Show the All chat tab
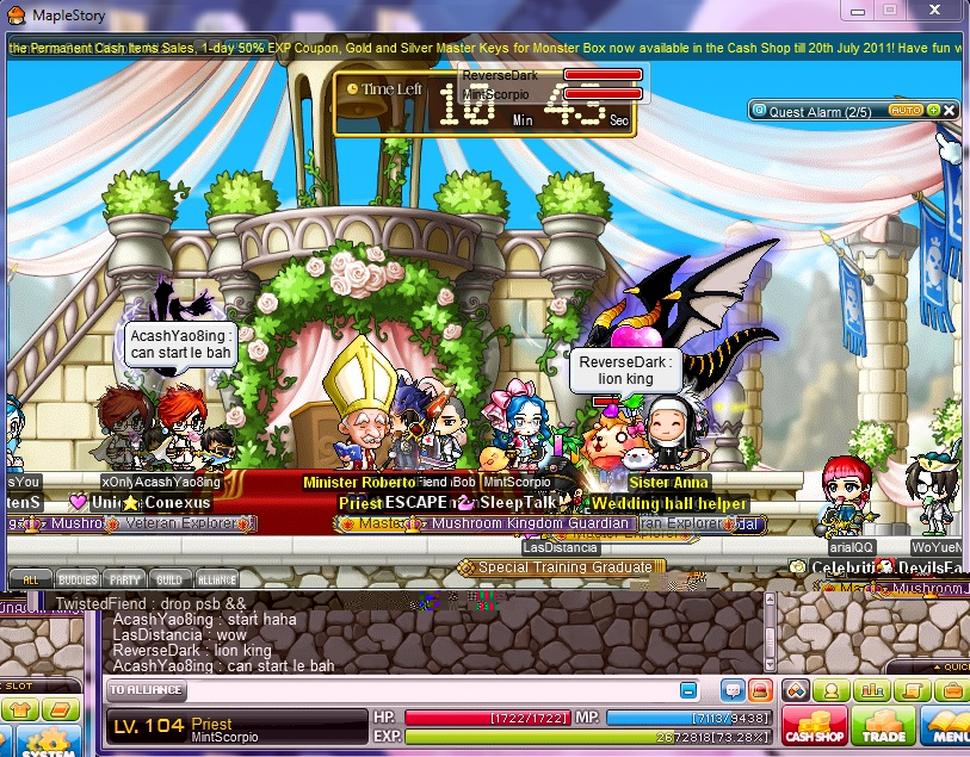This screenshot has width=970, height=757. click(x=31, y=579)
